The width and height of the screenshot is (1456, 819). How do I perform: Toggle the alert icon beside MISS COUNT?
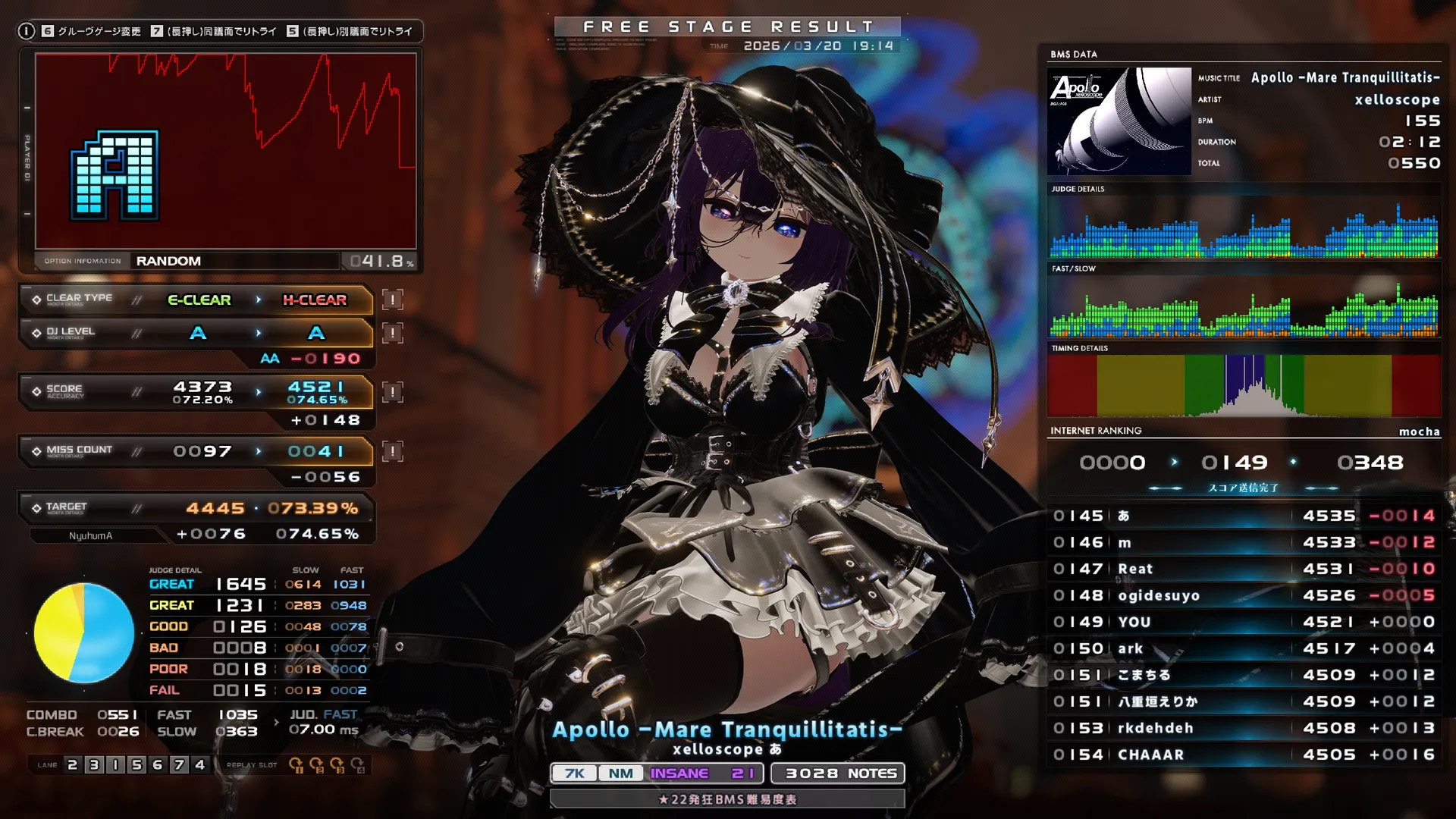[x=391, y=450]
